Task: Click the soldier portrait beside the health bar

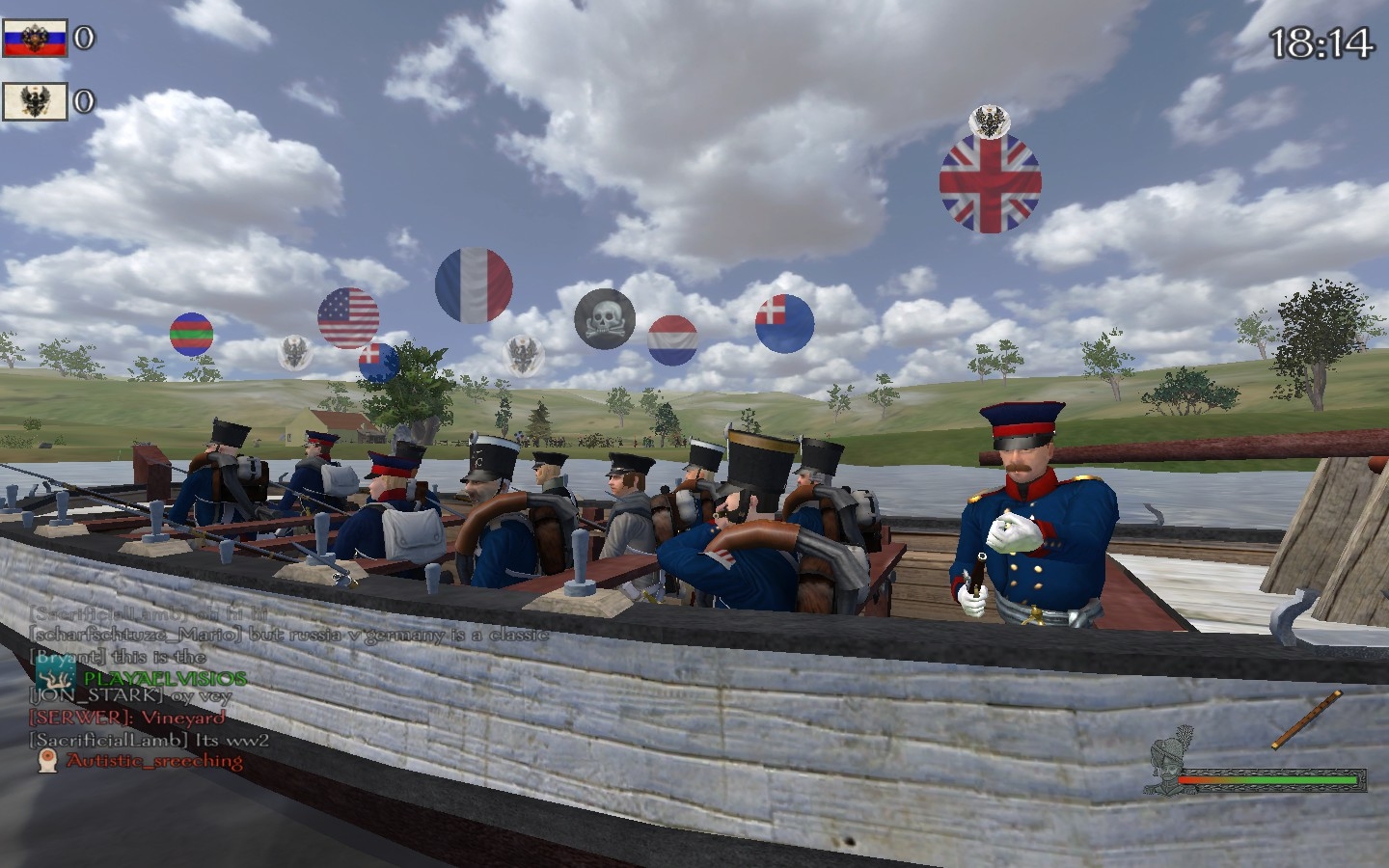Action: (x=1165, y=767)
